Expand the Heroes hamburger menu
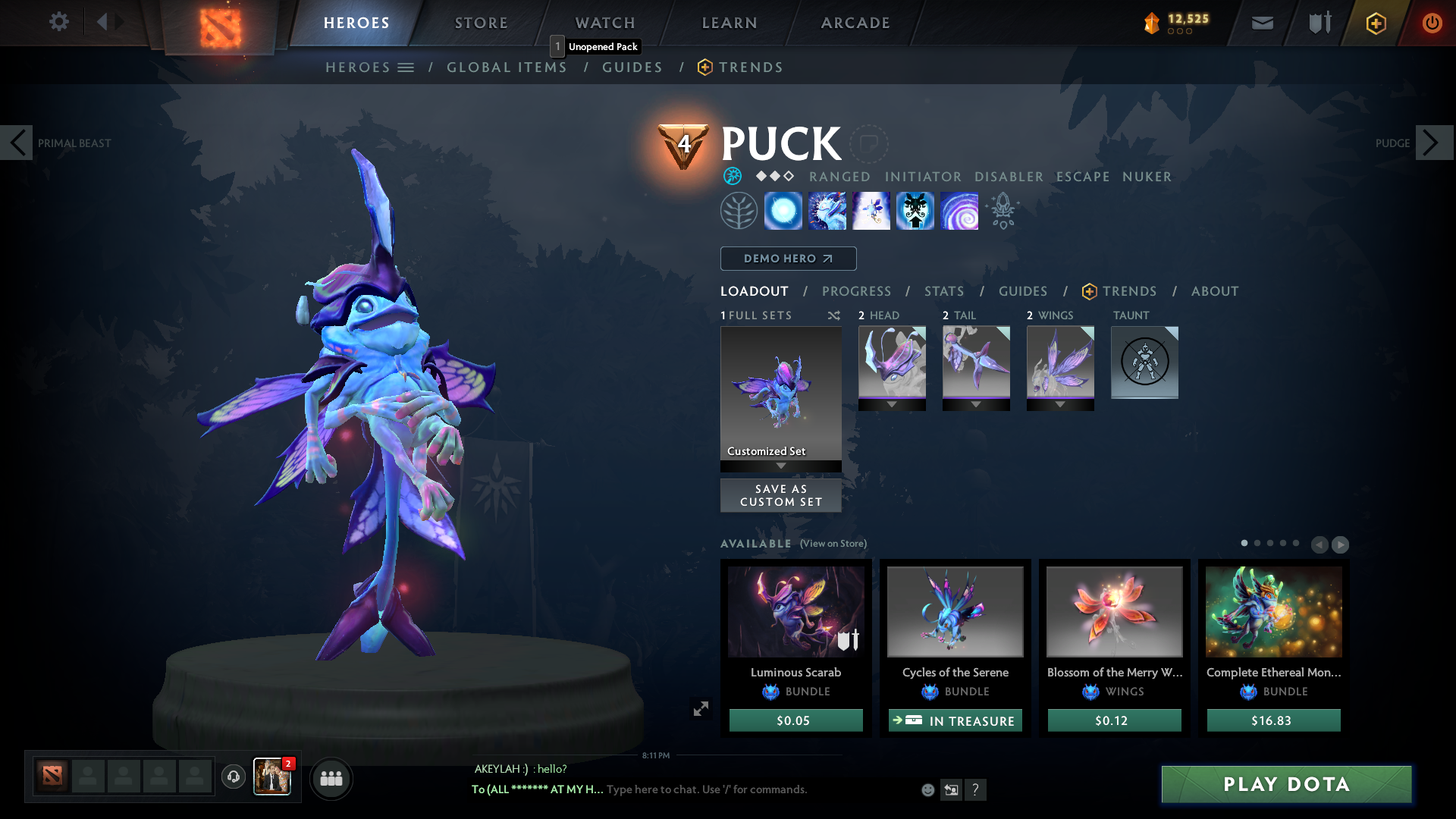The image size is (1456, 819). [407, 67]
